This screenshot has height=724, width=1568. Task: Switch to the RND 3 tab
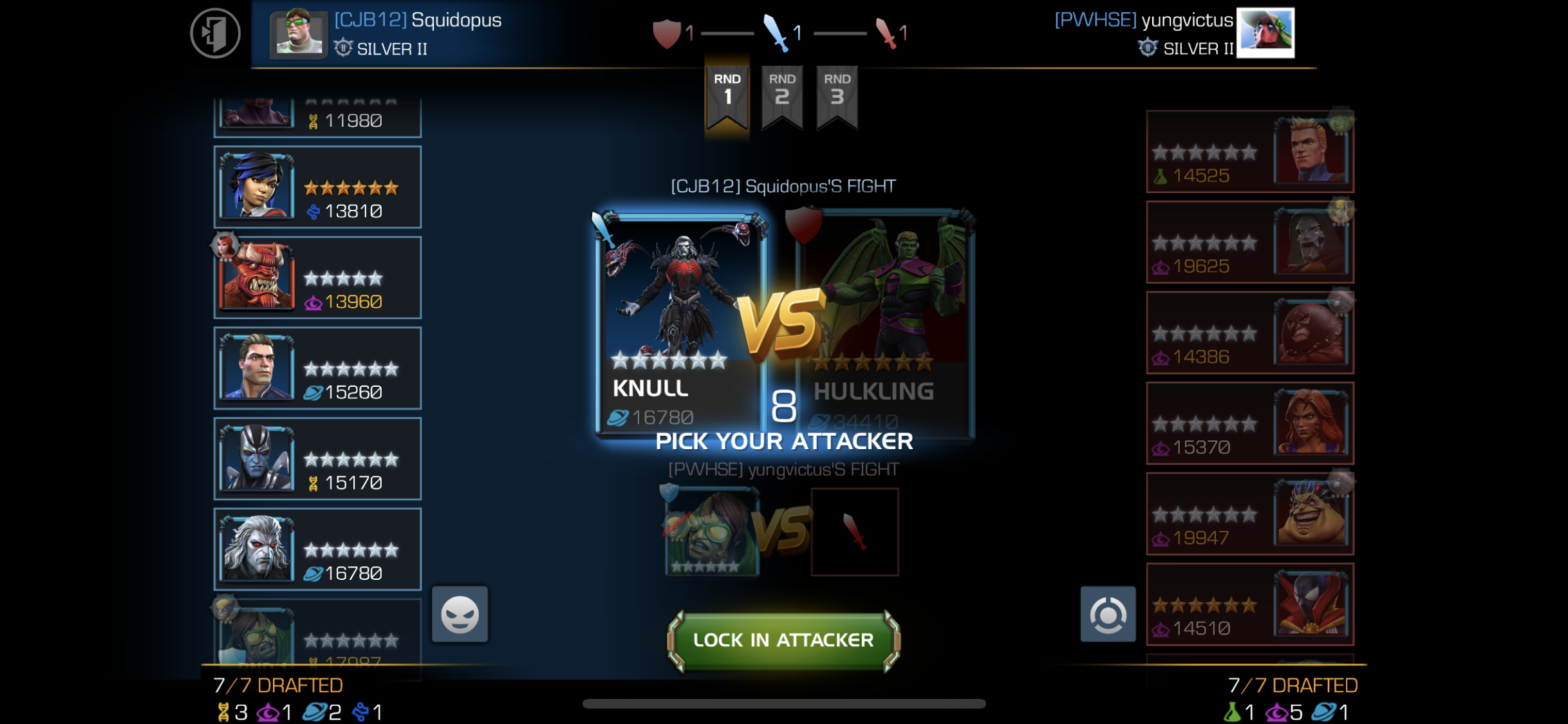point(837,95)
